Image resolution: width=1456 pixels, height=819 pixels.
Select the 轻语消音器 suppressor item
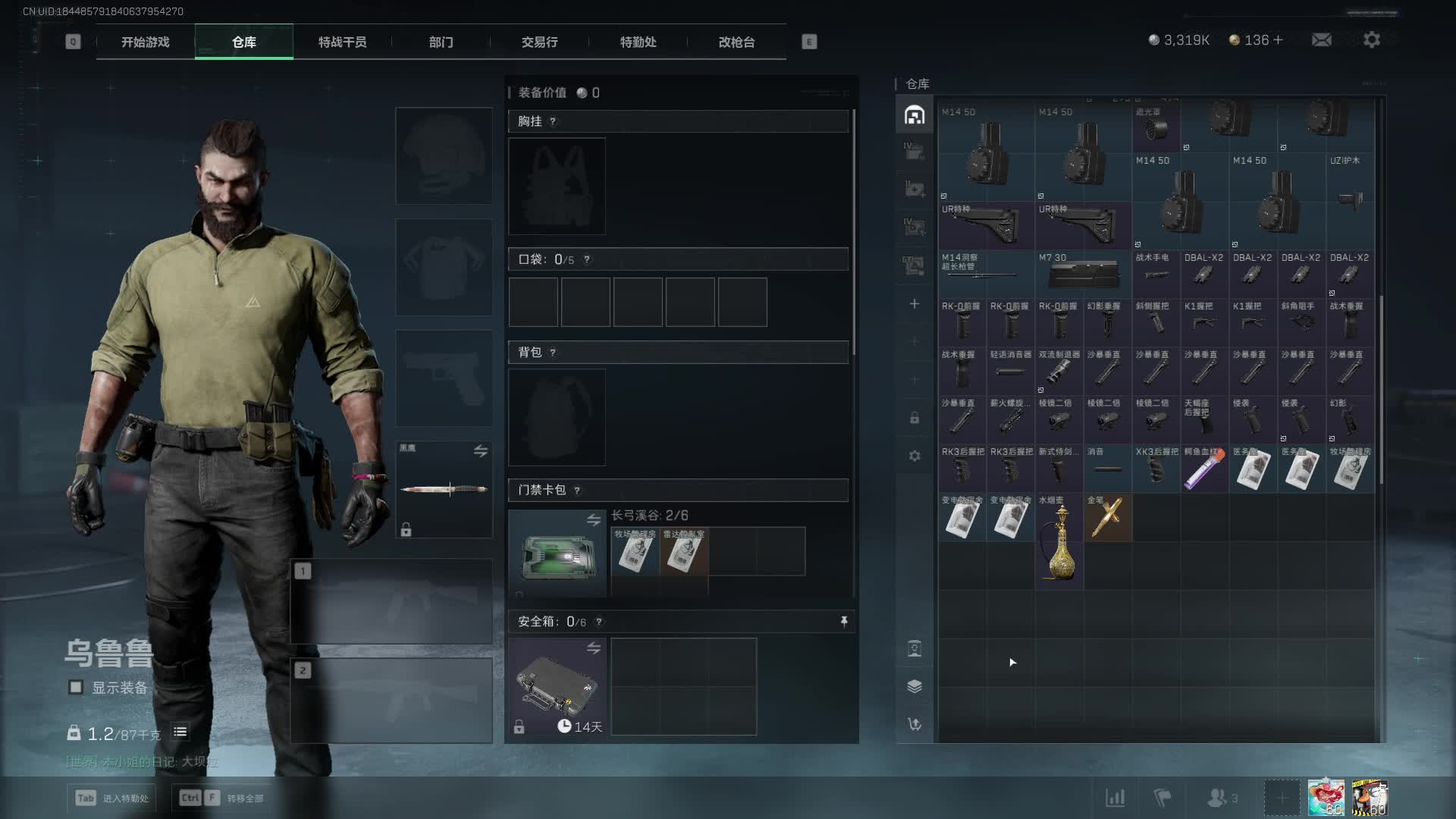(1010, 372)
